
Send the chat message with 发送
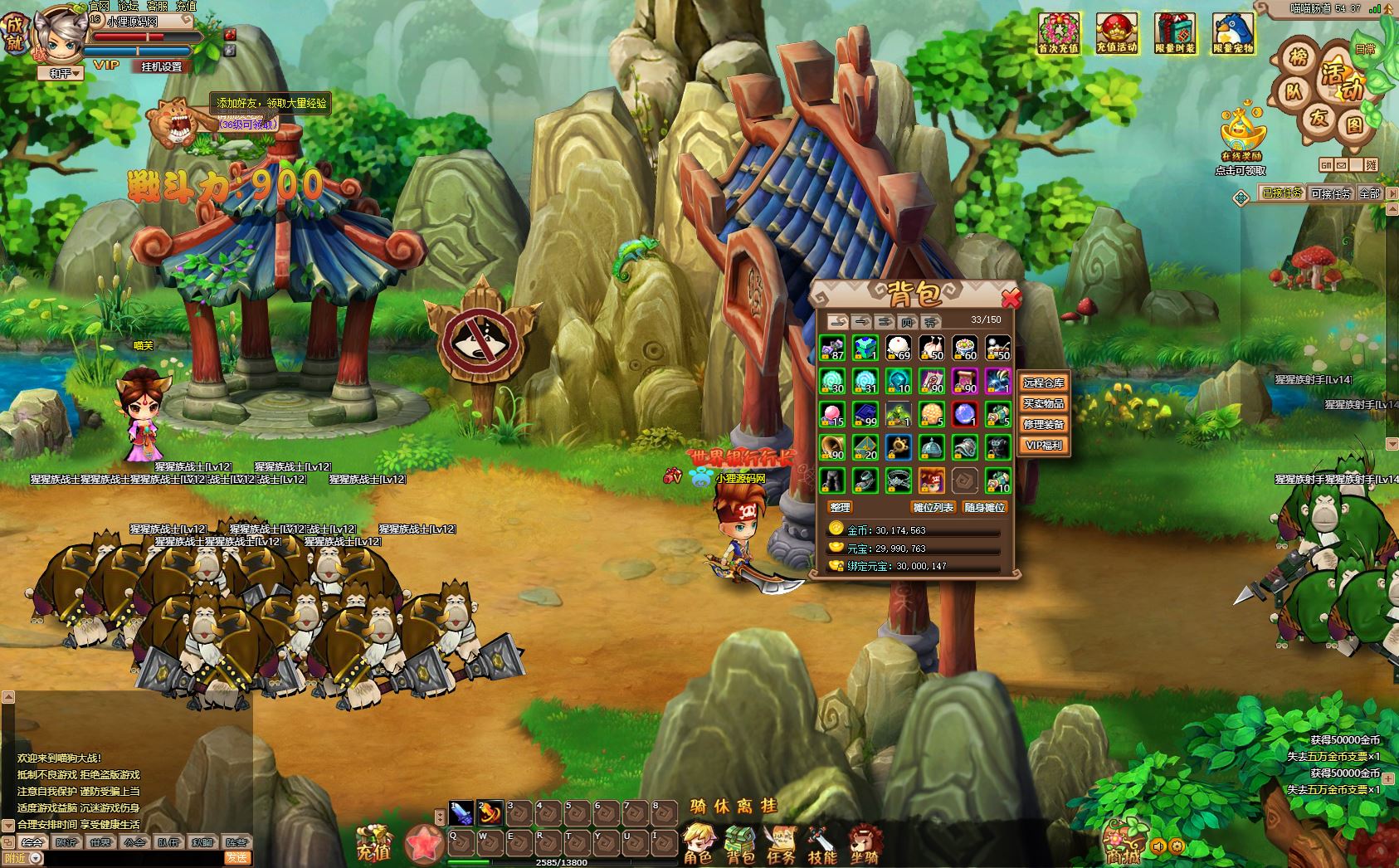point(236,858)
